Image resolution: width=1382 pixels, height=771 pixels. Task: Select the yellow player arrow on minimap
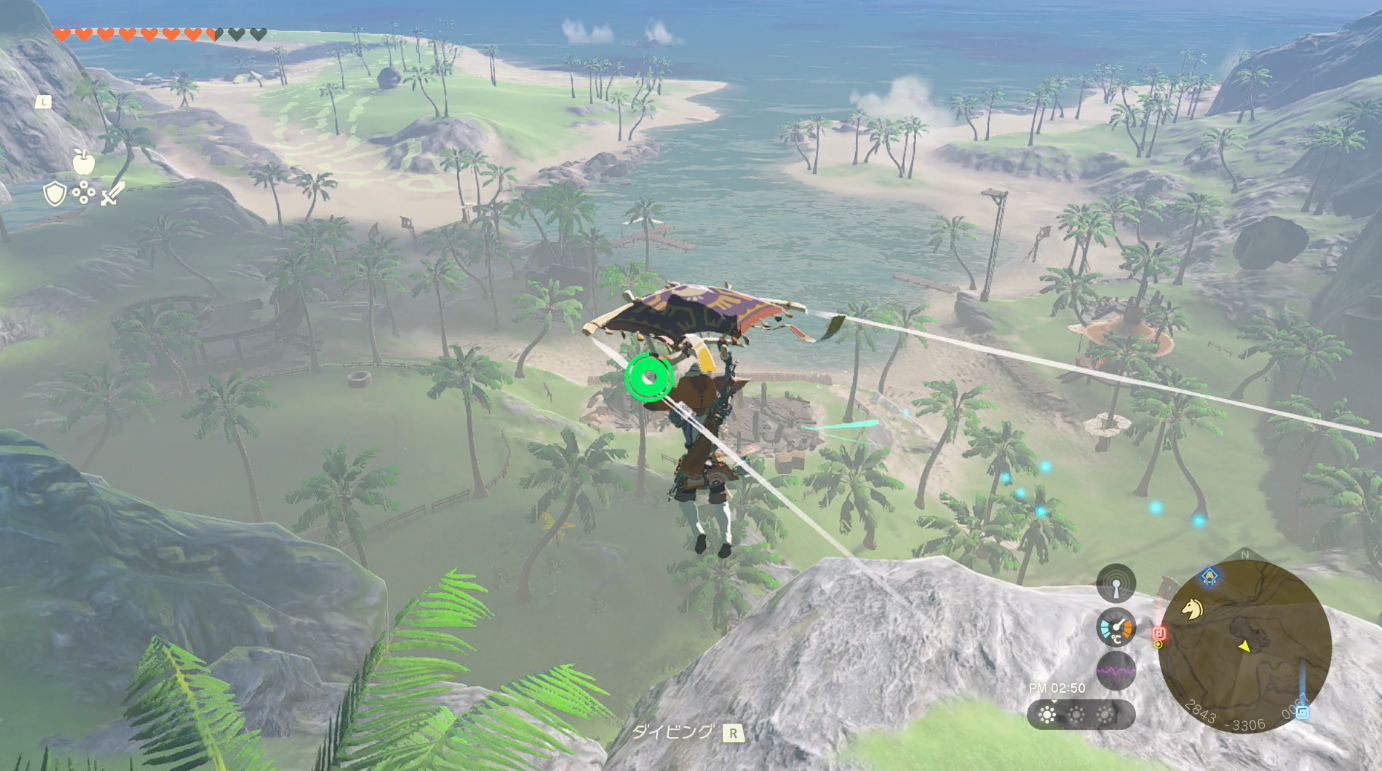pyautogui.click(x=1244, y=647)
